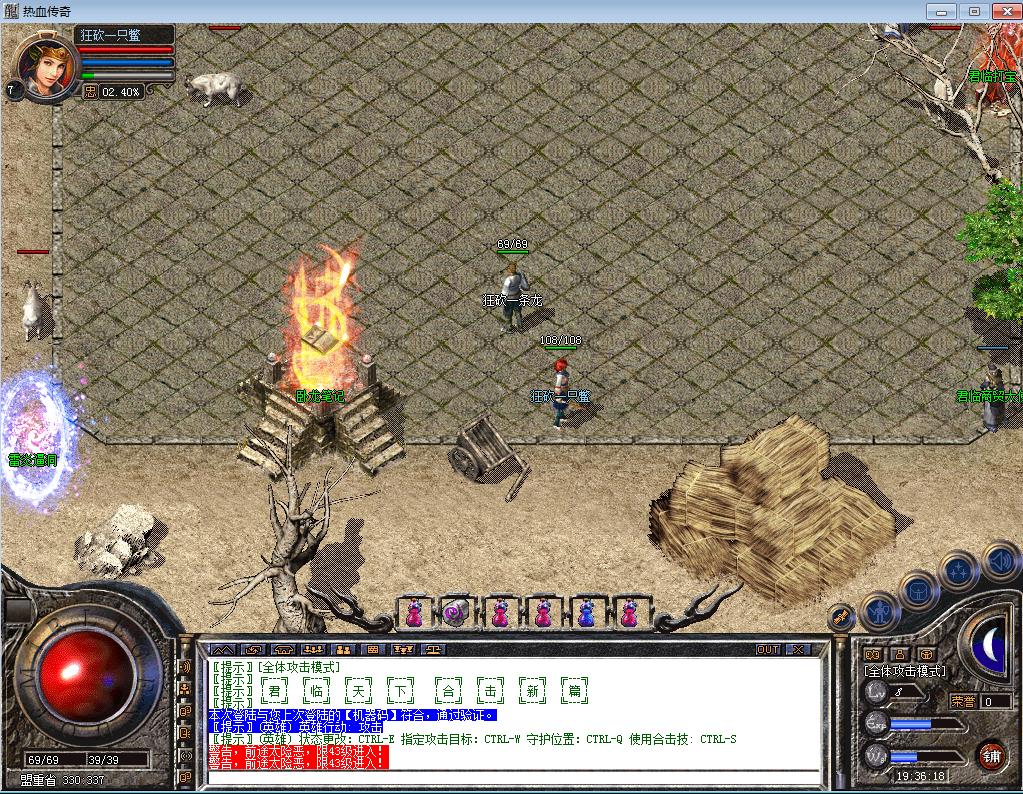The image size is (1023, 794).
Task: Toggle sound with the speaker round button
Action: point(998,560)
